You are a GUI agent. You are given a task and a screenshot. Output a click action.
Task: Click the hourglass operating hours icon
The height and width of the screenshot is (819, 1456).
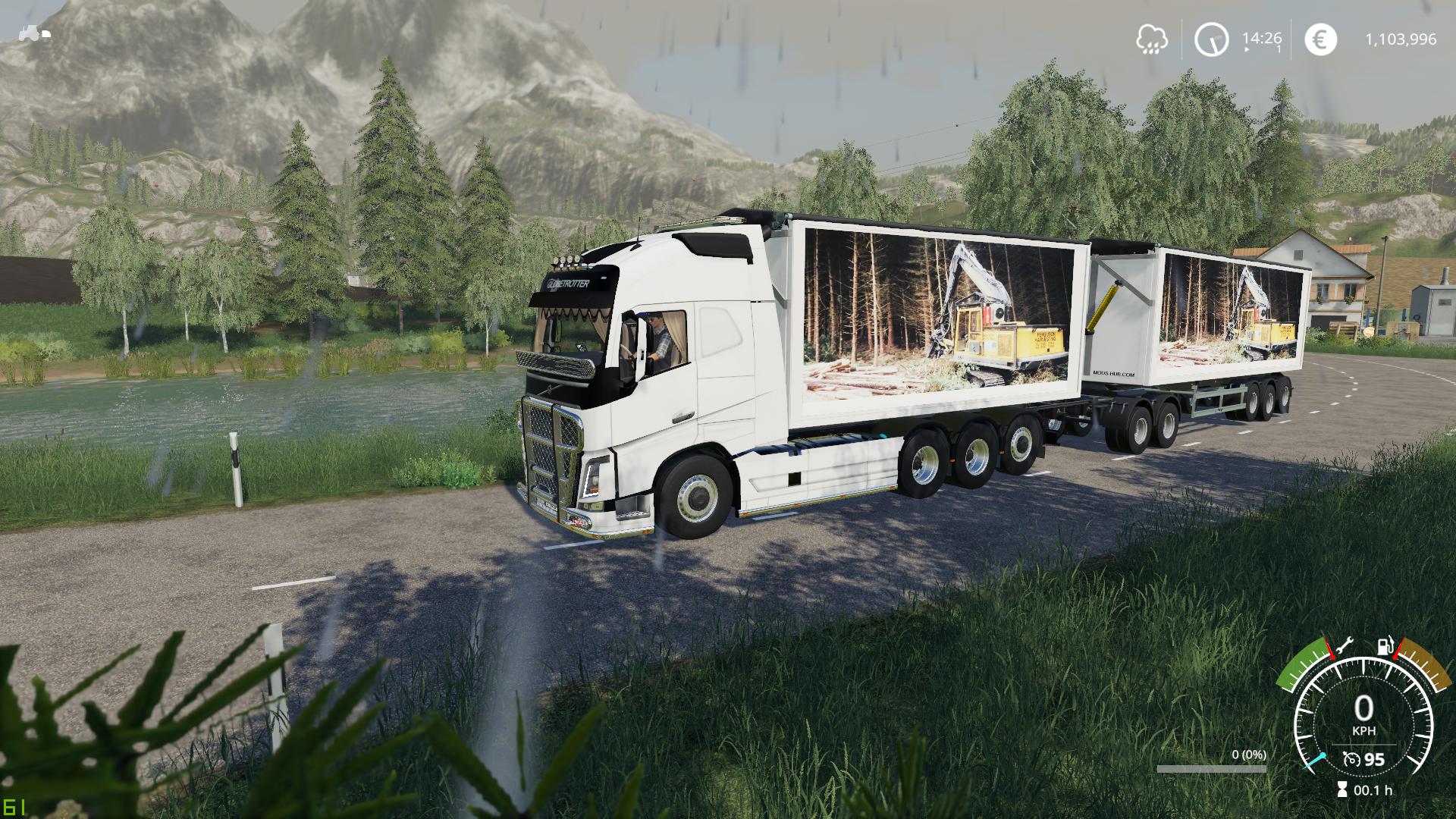coord(1342,789)
